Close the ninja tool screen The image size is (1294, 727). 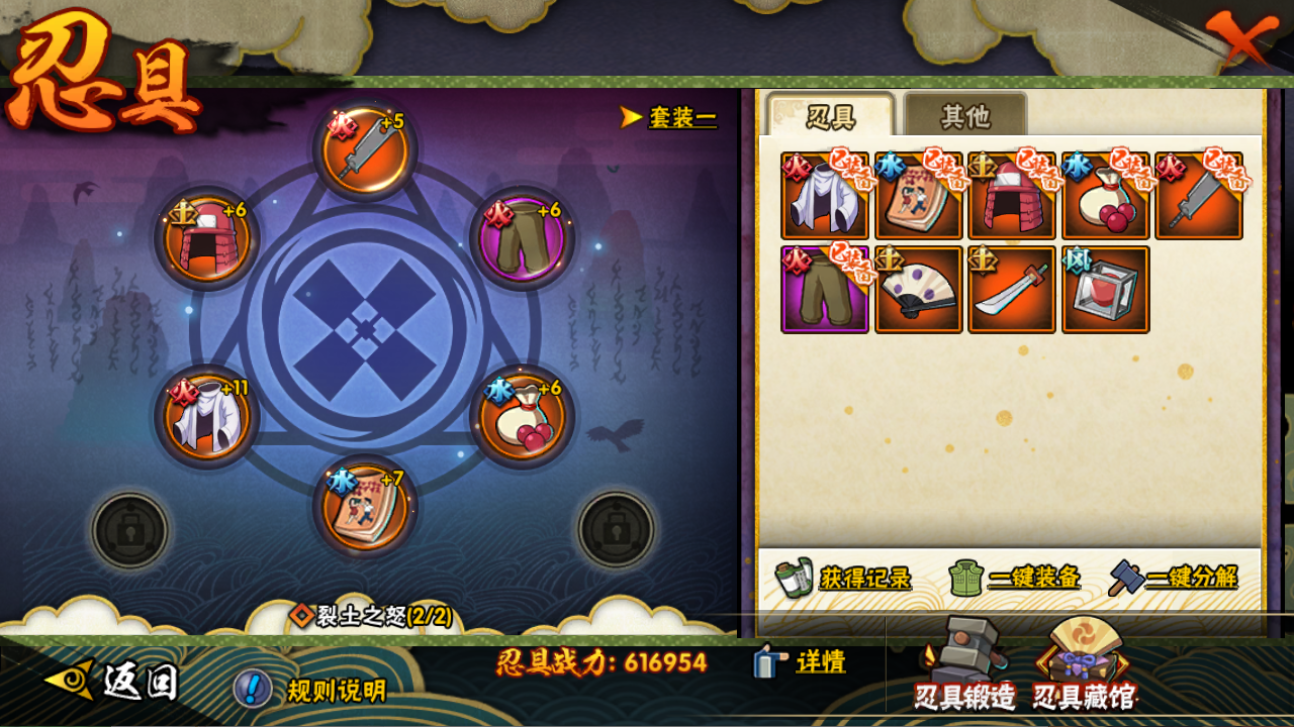pyautogui.click(x=1243, y=39)
